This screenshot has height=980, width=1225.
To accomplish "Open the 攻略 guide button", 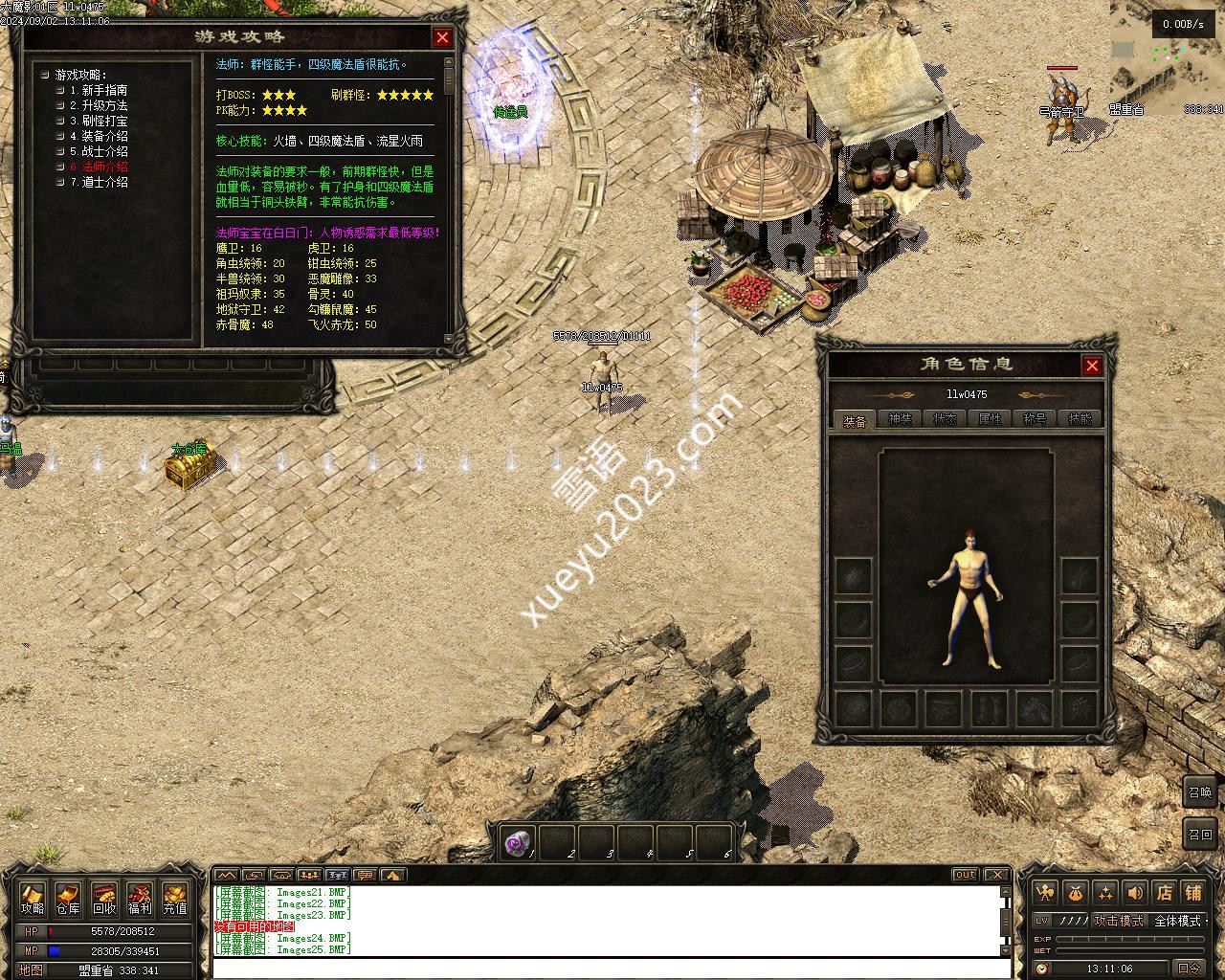I will [33, 899].
